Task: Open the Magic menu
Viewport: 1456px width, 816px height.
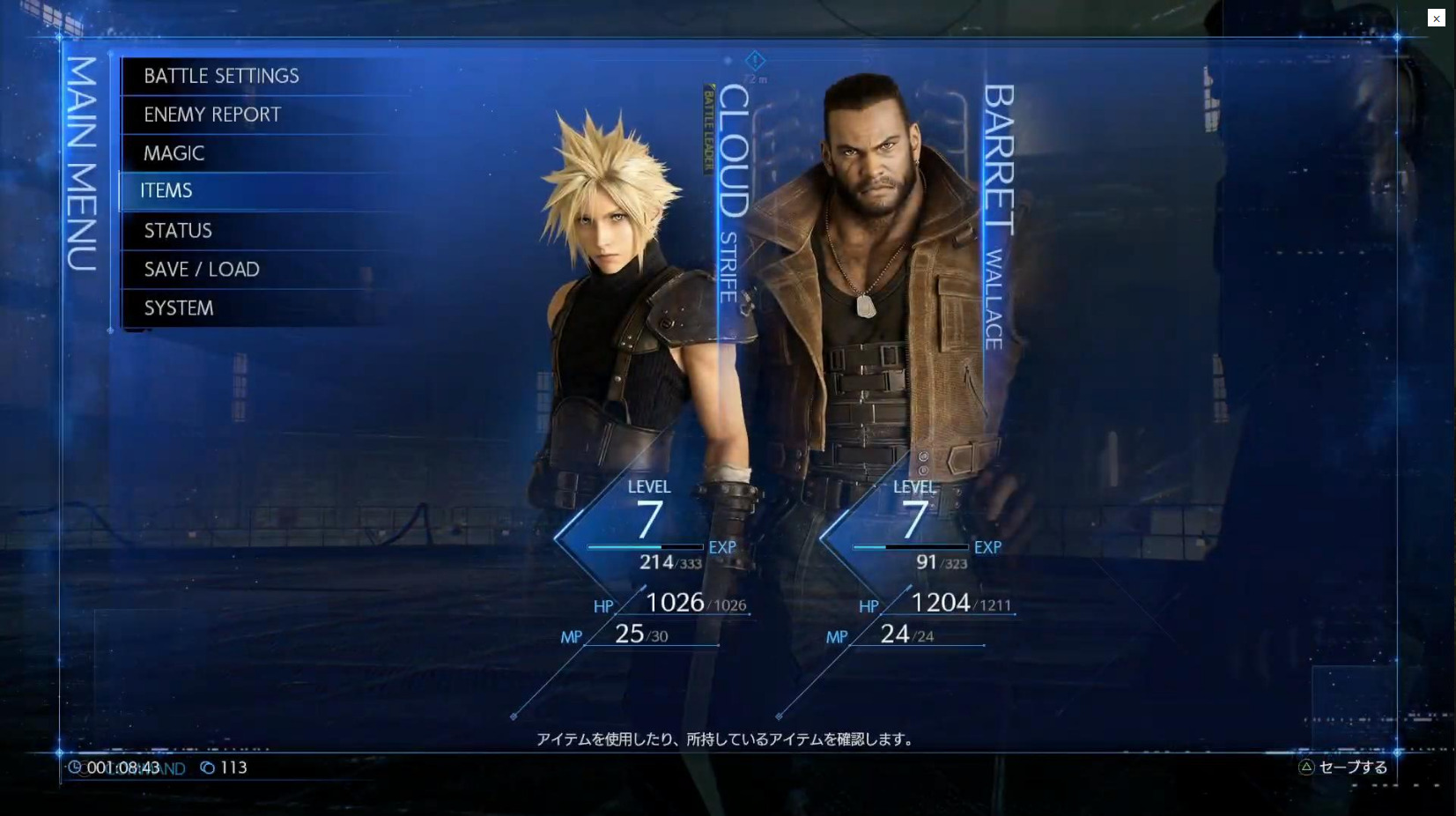Action: click(x=174, y=153)
